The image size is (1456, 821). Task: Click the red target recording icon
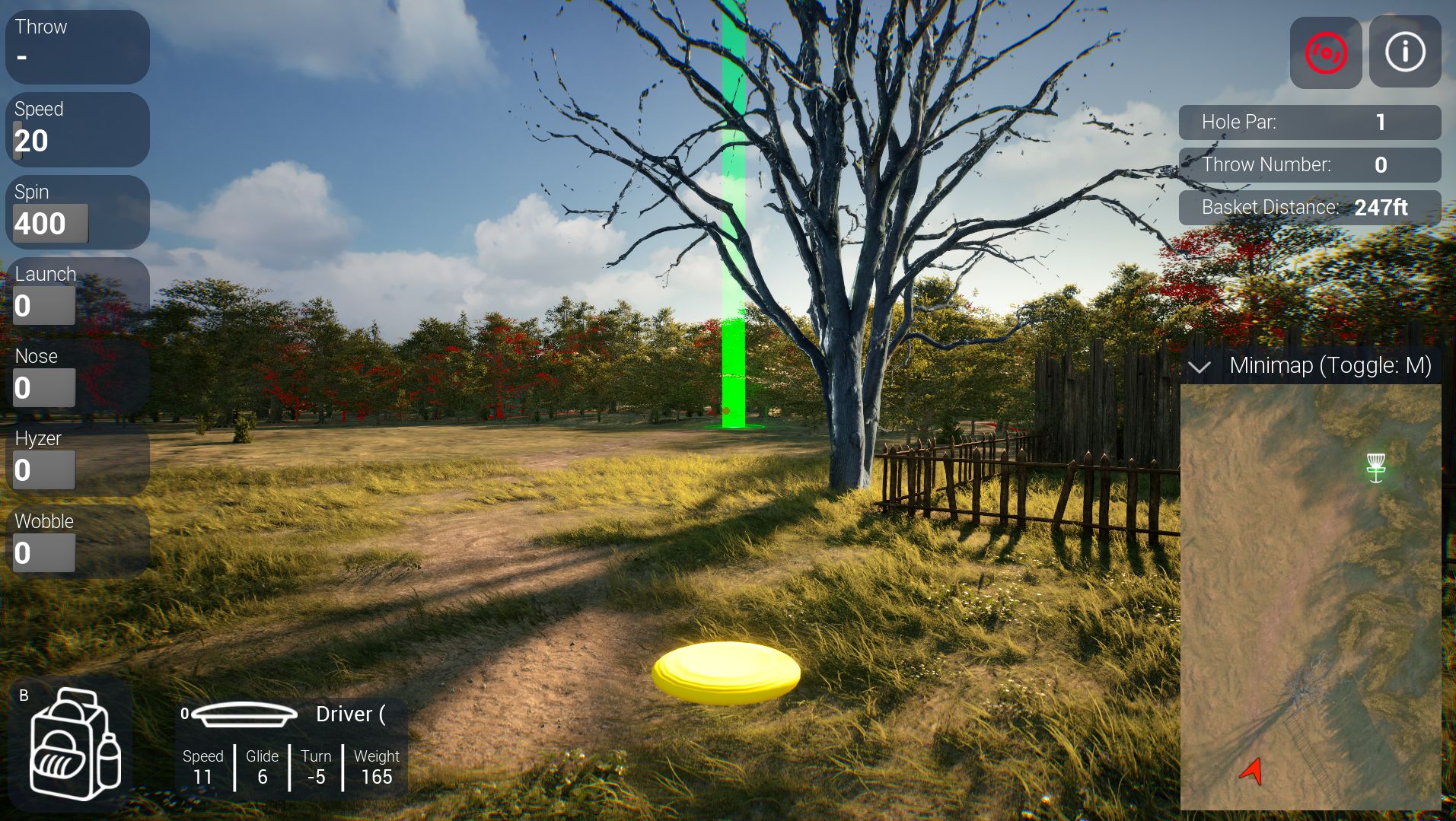pyautogui.click(x=1326, y=51)
